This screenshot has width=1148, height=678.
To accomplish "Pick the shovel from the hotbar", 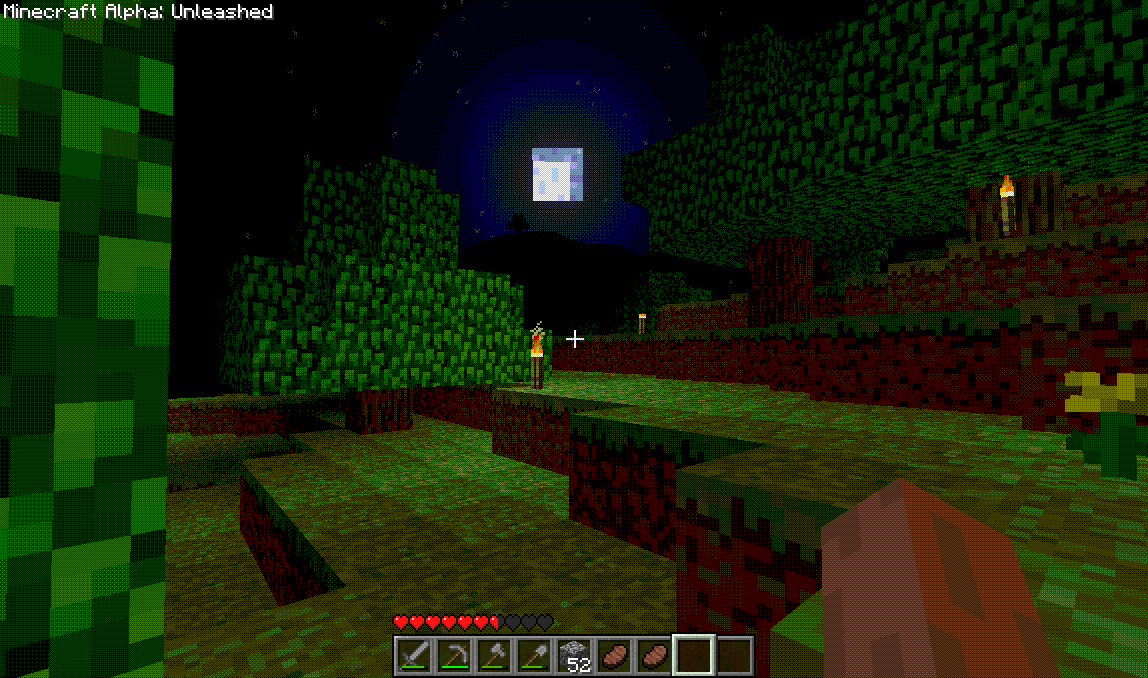I will [x=534, y=656].
